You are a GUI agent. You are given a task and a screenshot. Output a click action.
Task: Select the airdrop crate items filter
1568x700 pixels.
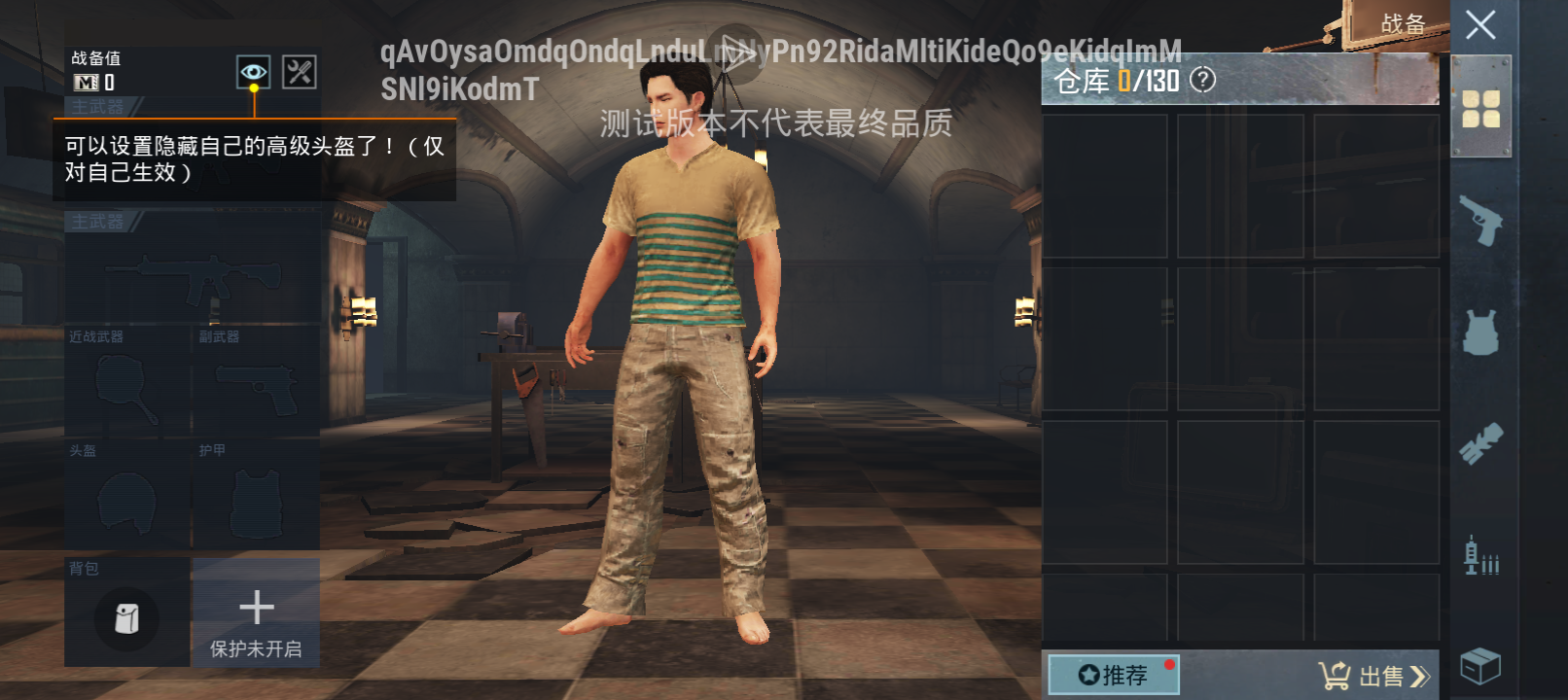1479,666
